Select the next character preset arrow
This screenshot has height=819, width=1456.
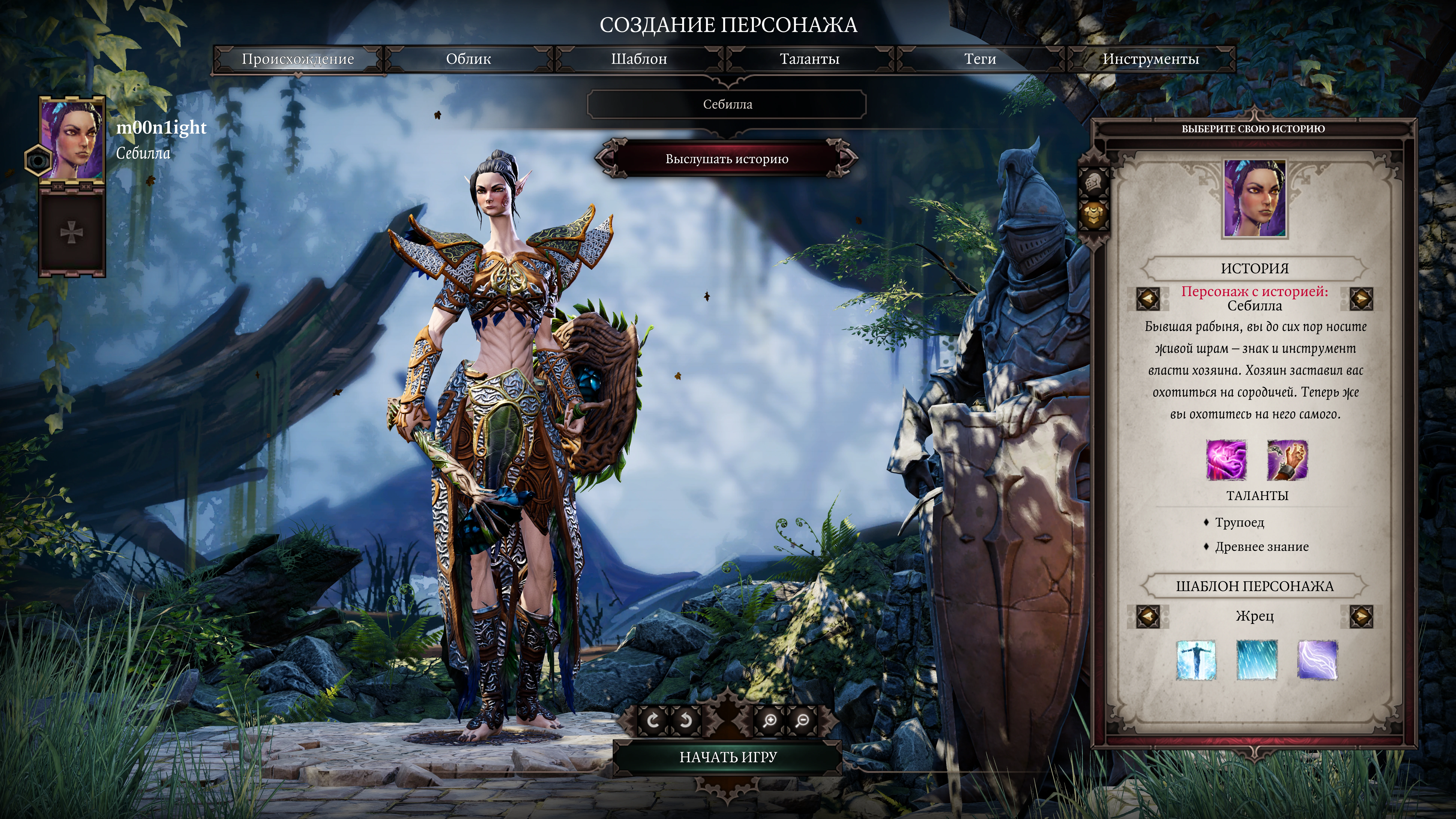point(1361,616)
